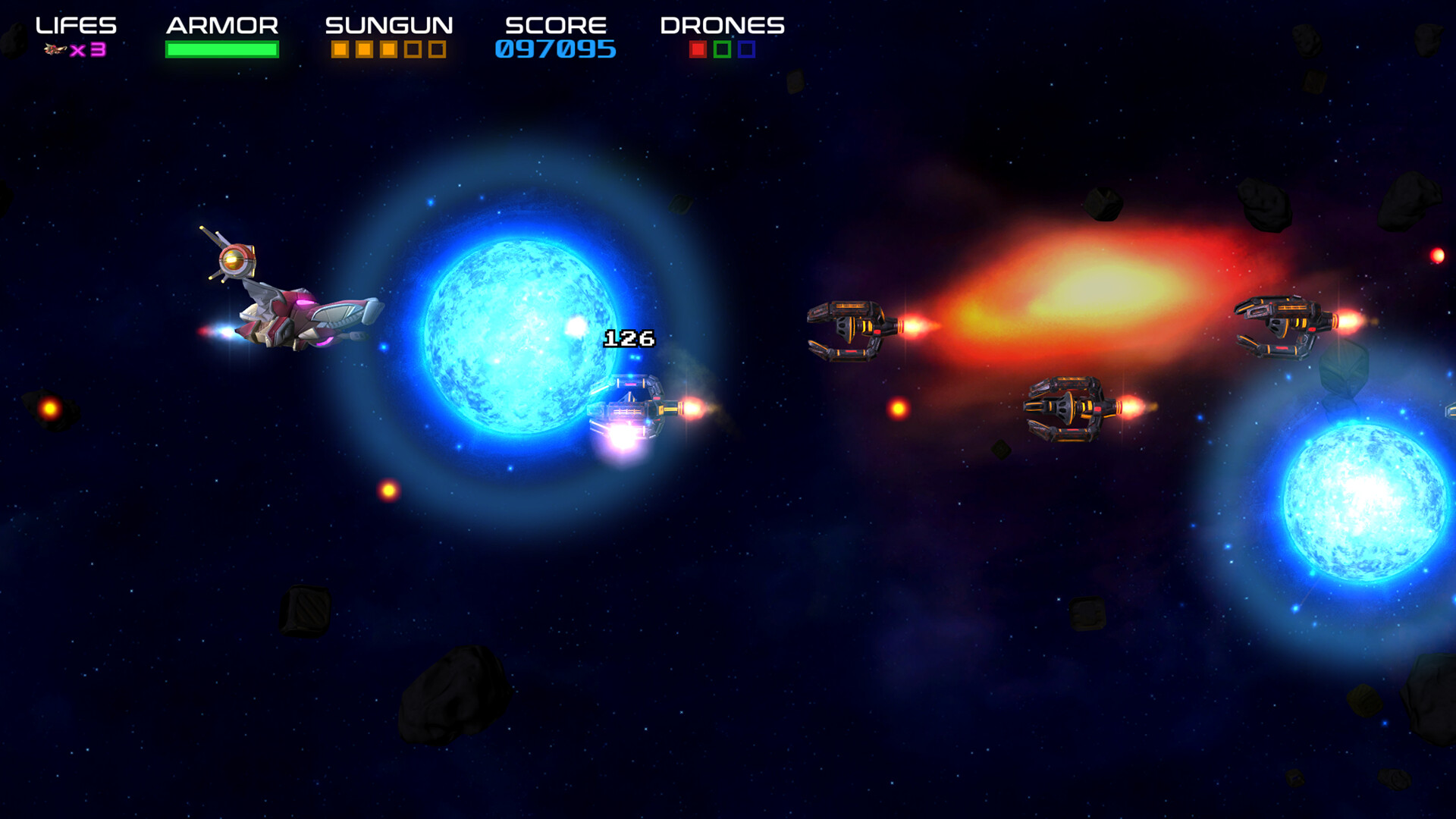
Task: Toggle the first filled SUNGUN charge square
Action: click(340, 49)
